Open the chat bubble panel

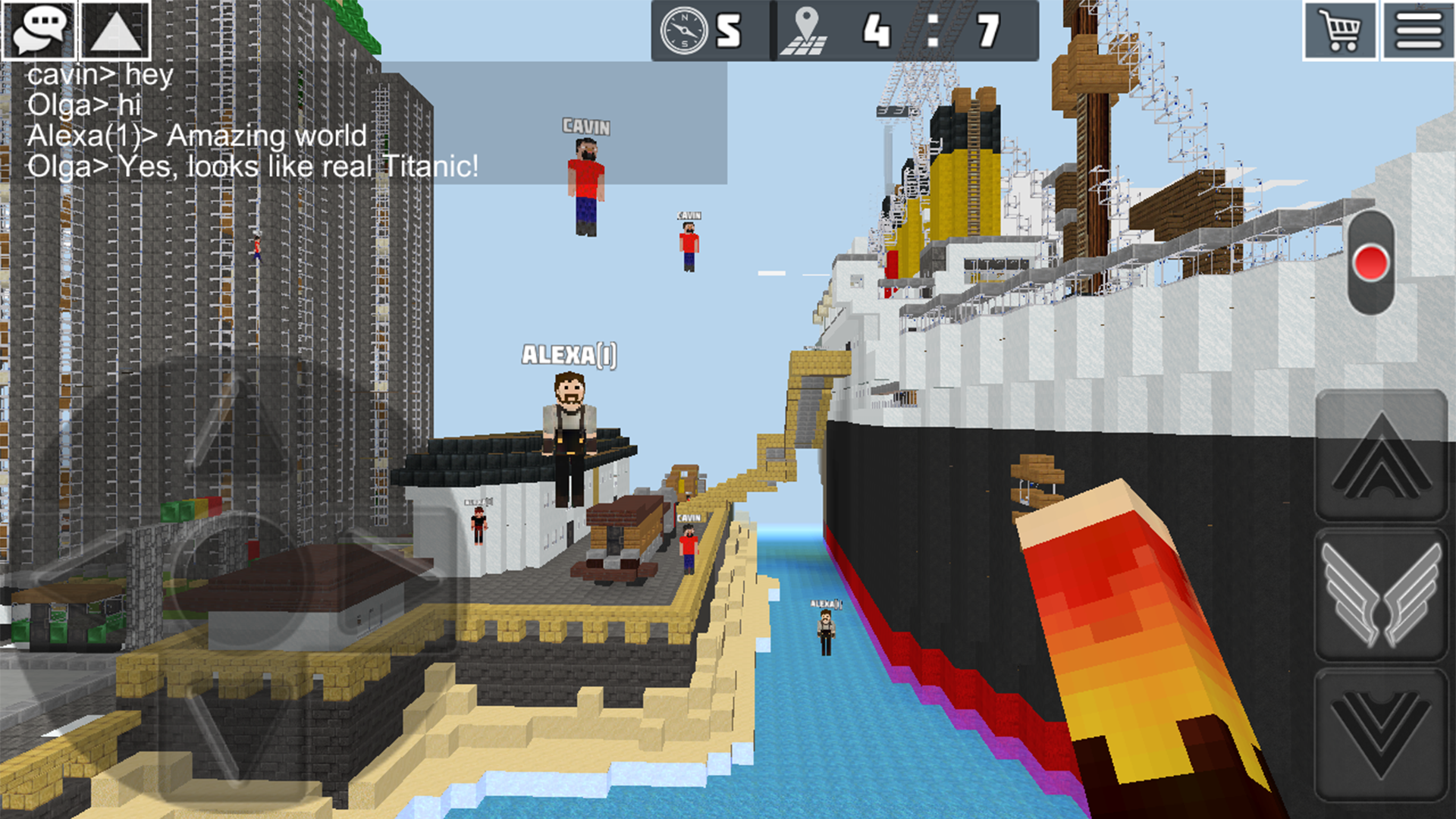[39, 32]
